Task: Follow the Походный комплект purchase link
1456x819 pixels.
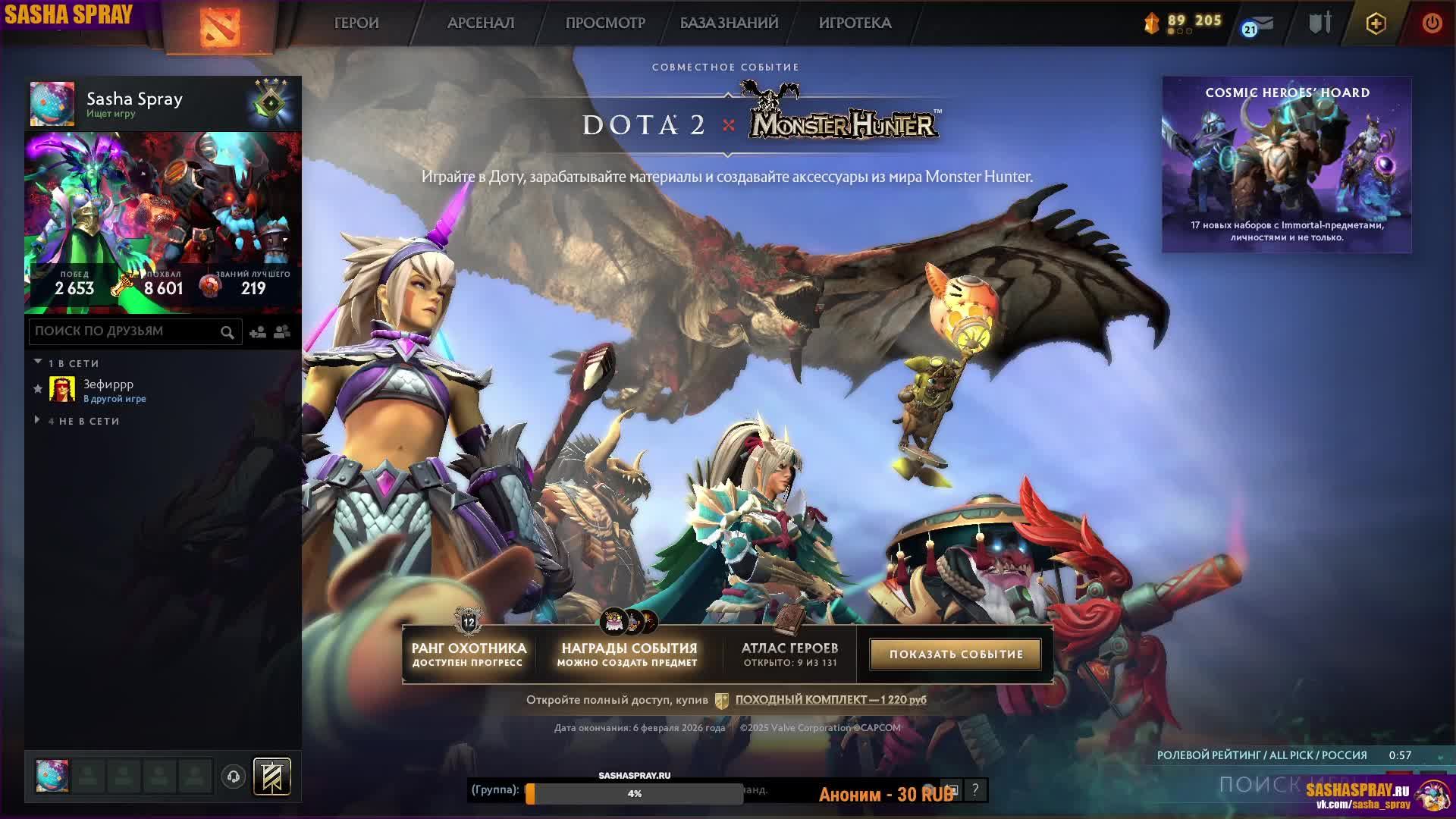Action: click(x=830, y=699)
